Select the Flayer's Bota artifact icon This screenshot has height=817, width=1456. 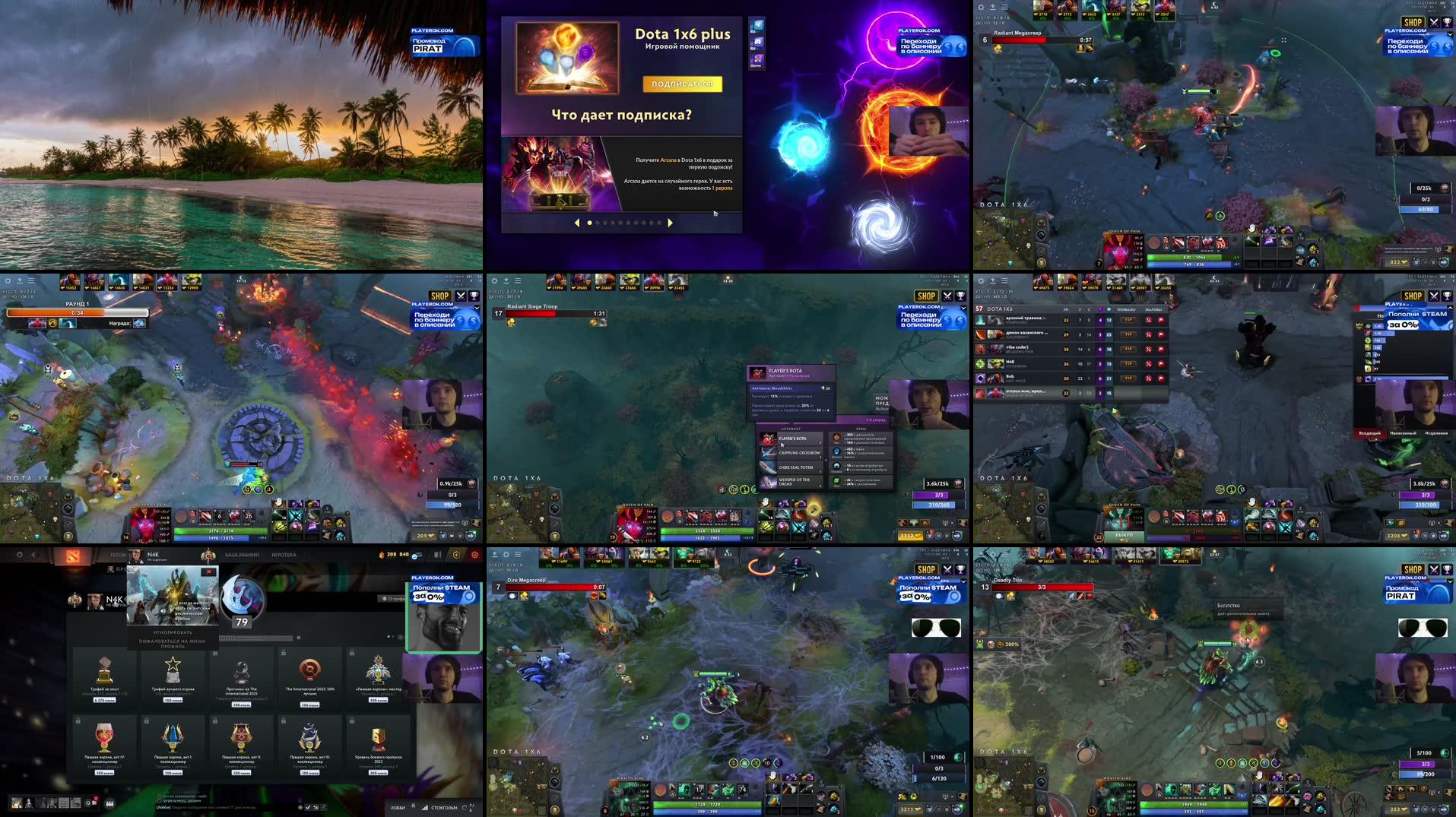point(768,439)
